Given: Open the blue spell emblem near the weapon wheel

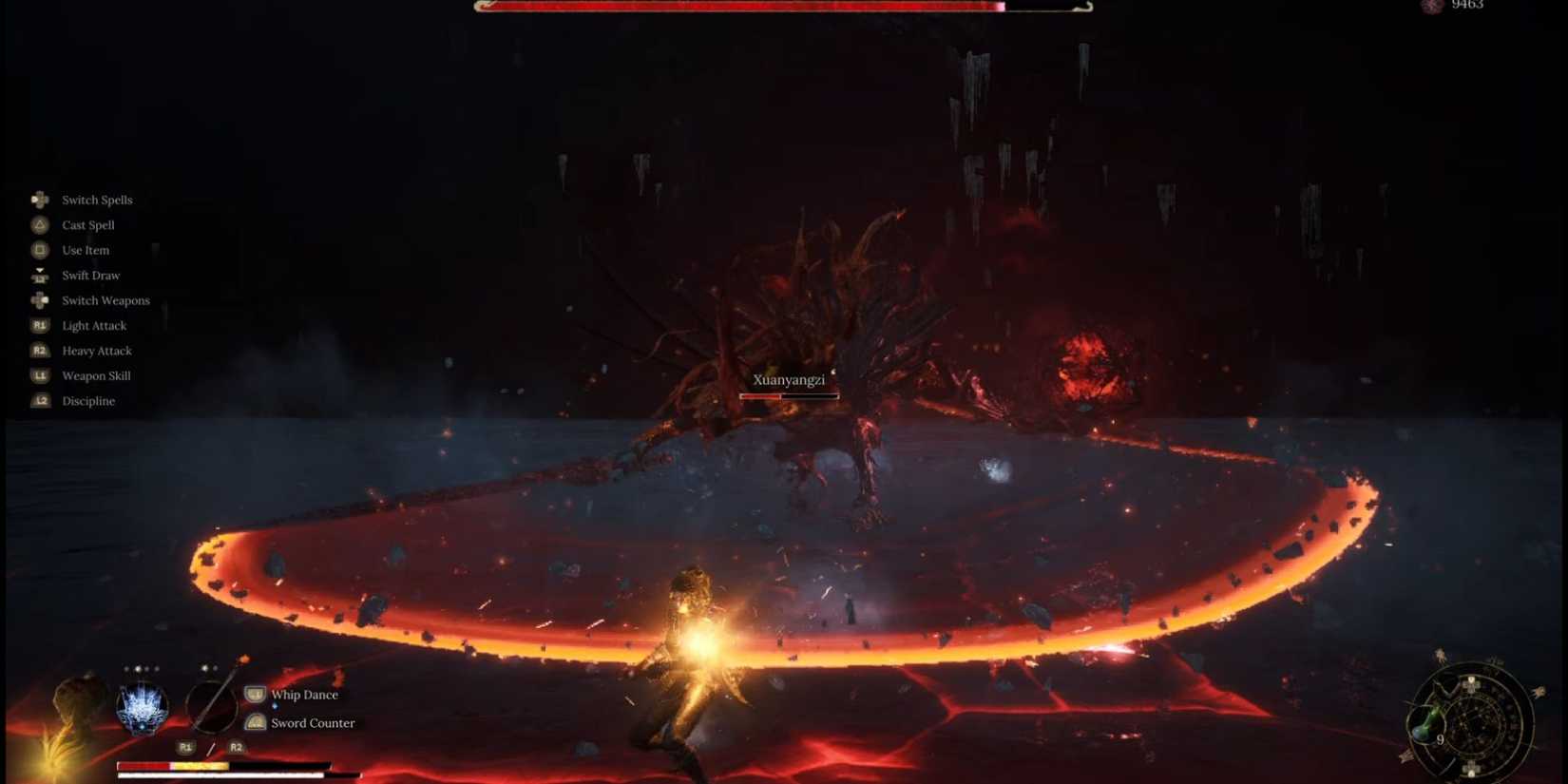Looking at the screenshot, I should click(x=141, y=708).
